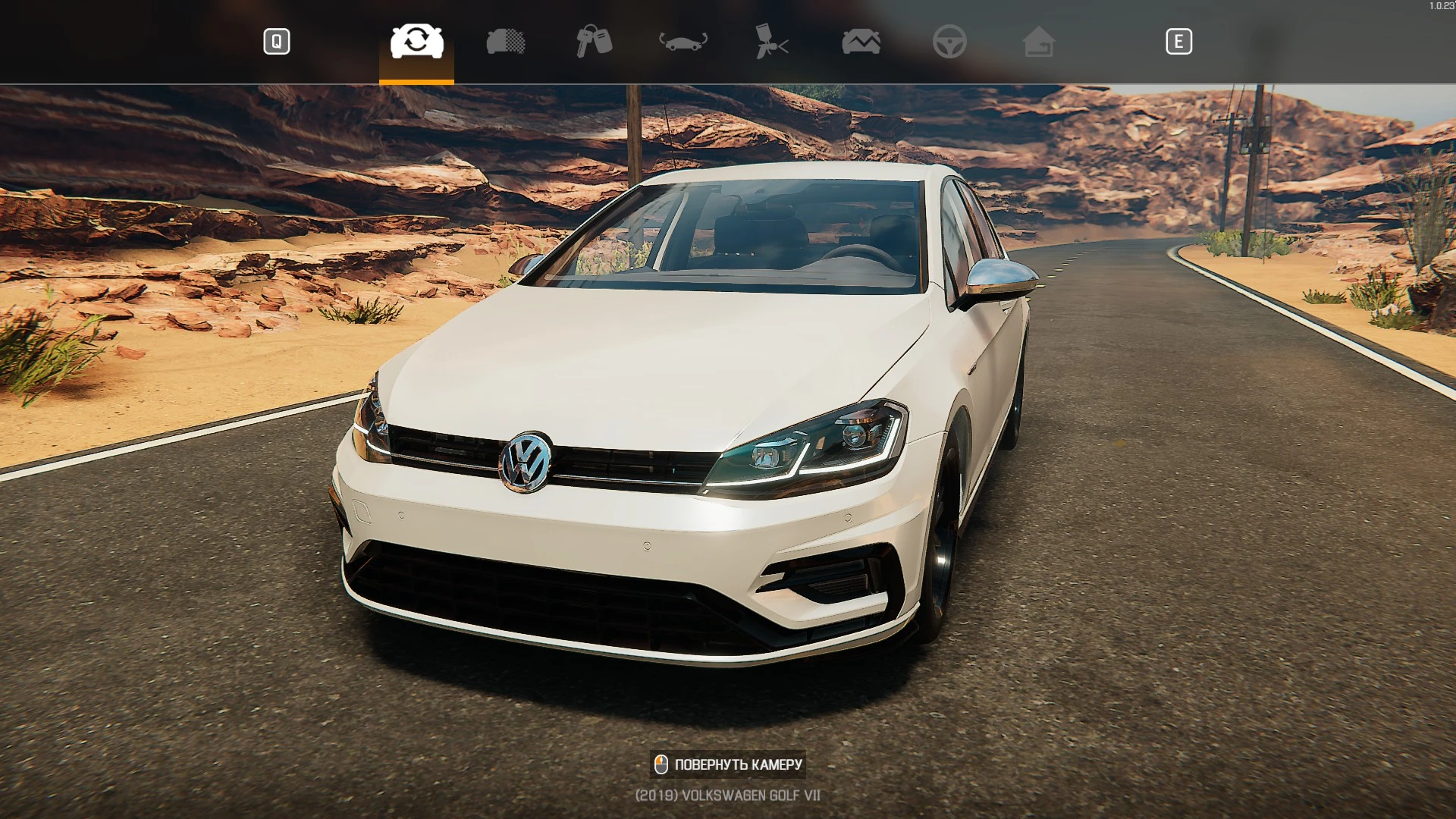Switch to the highlighted maintenance tab
Screen dimensions: 1456x819
tap(416, 42)
